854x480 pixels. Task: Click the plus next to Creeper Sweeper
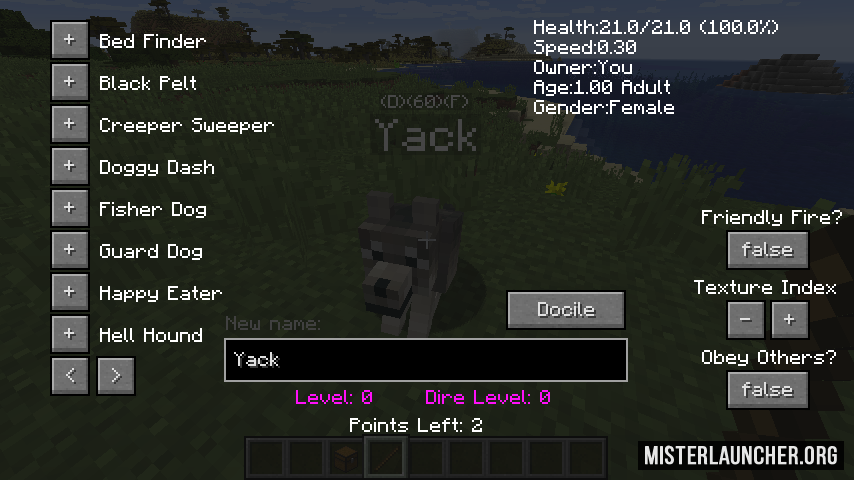point(69,125)
